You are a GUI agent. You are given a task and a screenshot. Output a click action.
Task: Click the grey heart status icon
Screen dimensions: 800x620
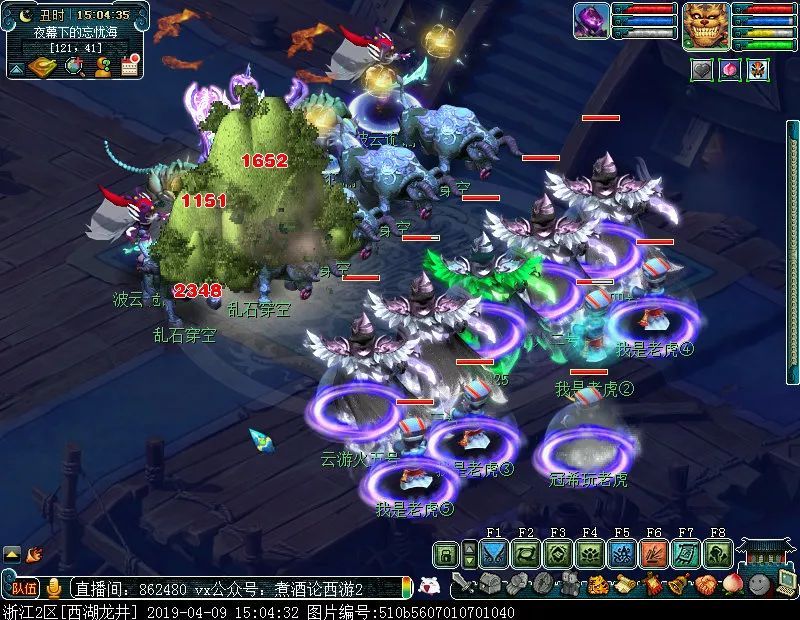[703, 70]
